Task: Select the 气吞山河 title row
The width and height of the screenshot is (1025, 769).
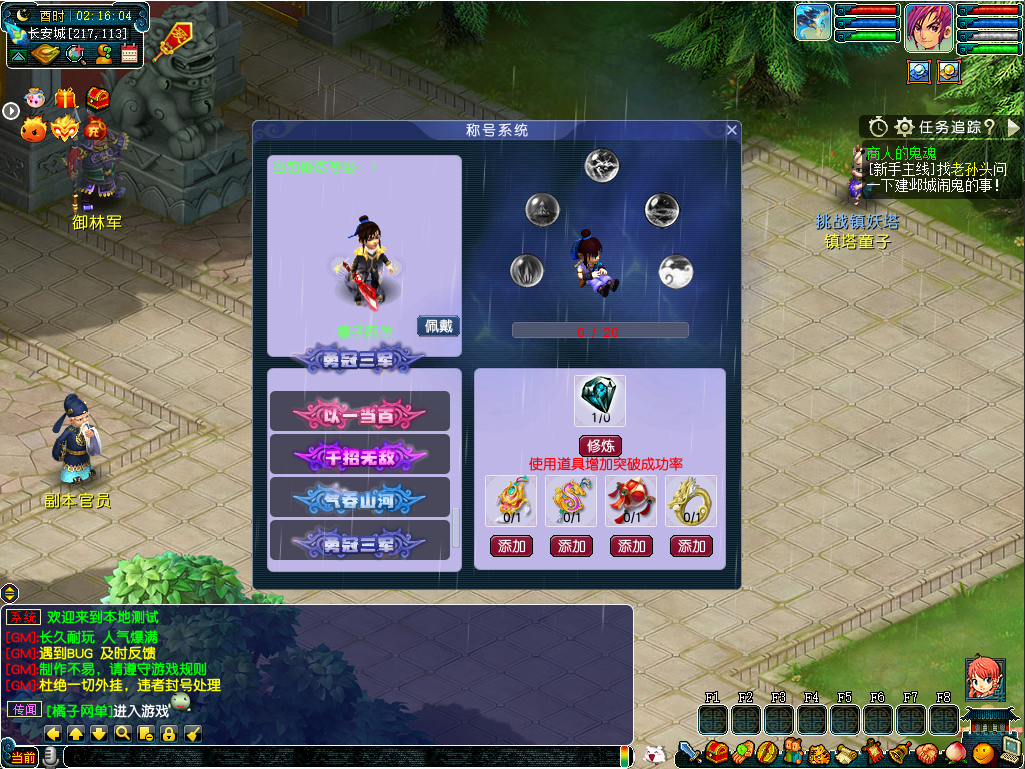Action: click(360, 498)
